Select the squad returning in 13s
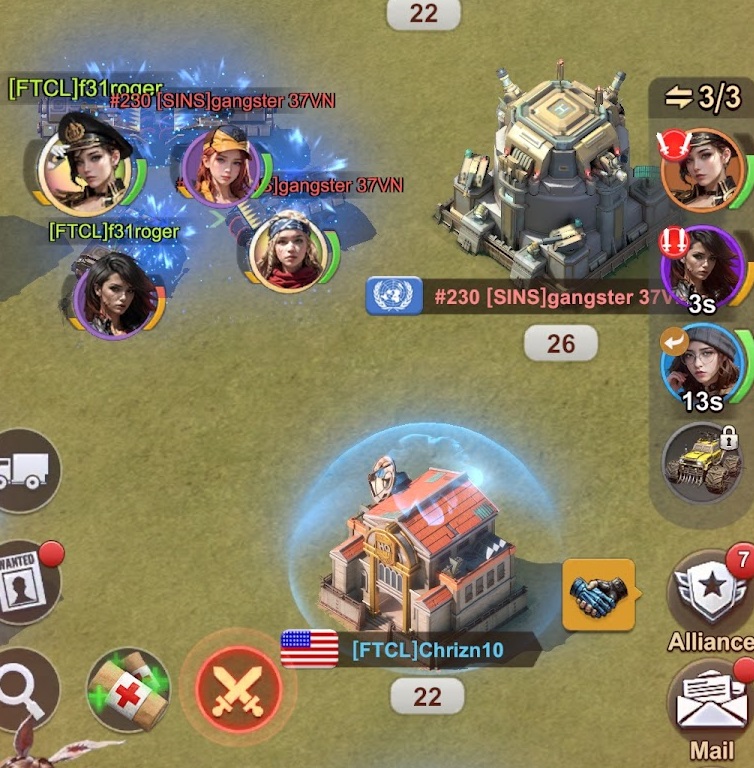The image size is (754, 768). (x=702, y=364)
